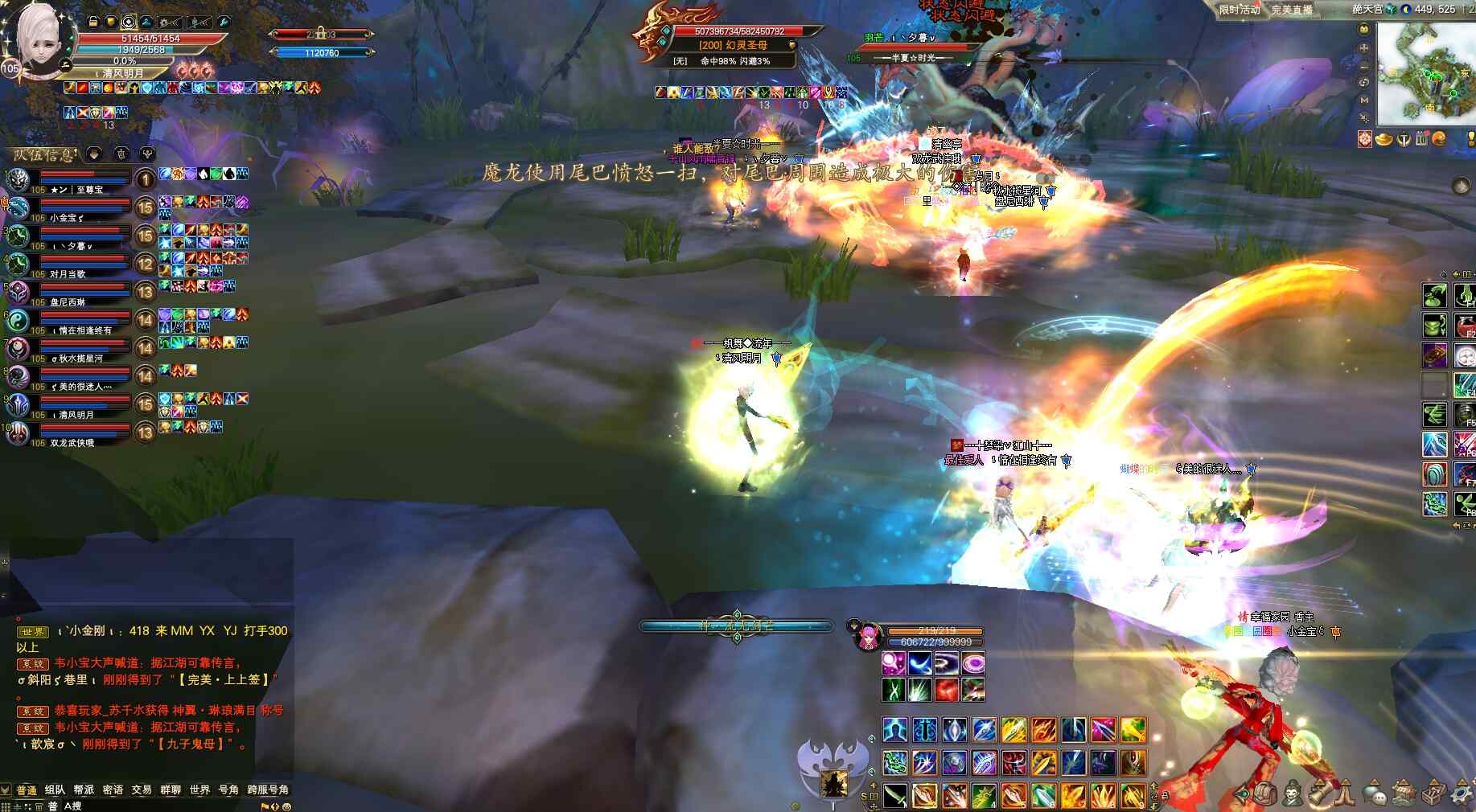Image resolution: width=1476 pixels, height=812 pixels.
Task: Open the gold ingot shop icon
Action: click(1383, 139)
